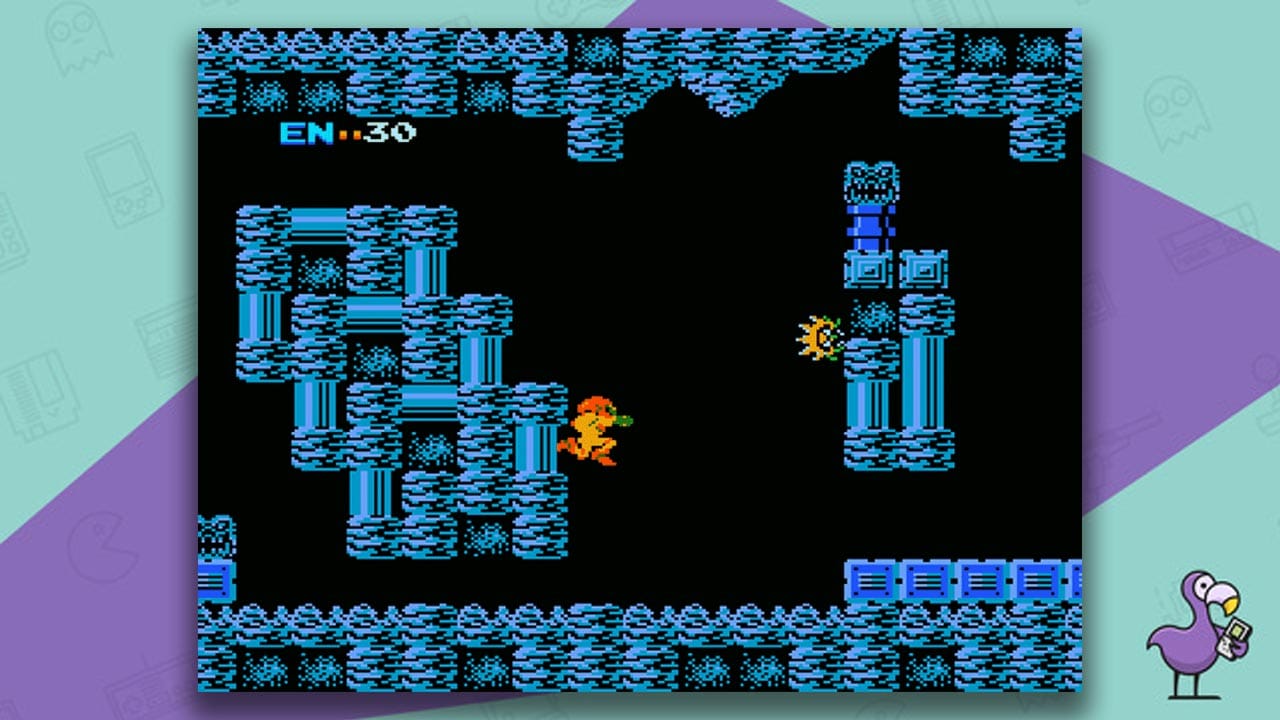Click the EN energy counter showing 30
The width and height of the screenshot is (1280, 720).
[x=345, y=133]
